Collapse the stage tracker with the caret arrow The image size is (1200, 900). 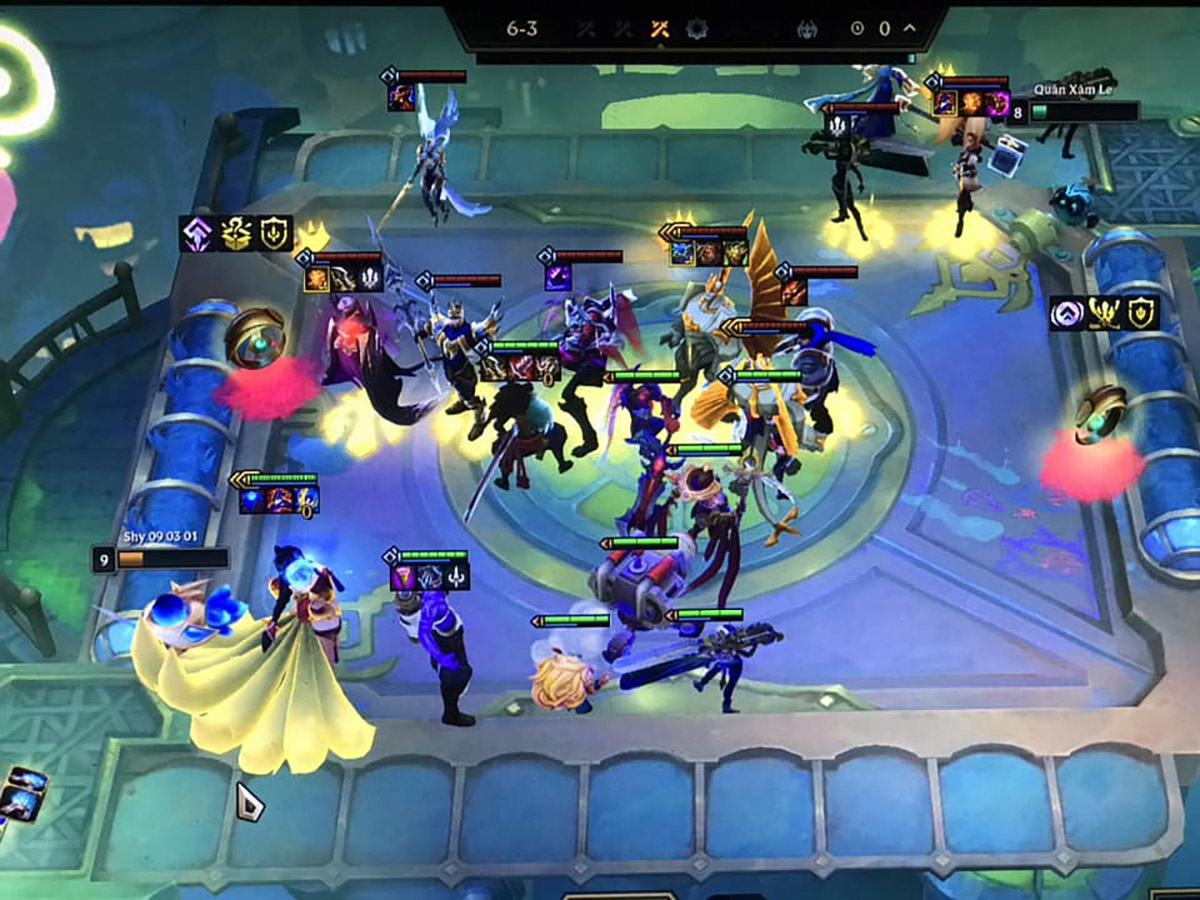[x=909, y=29]
